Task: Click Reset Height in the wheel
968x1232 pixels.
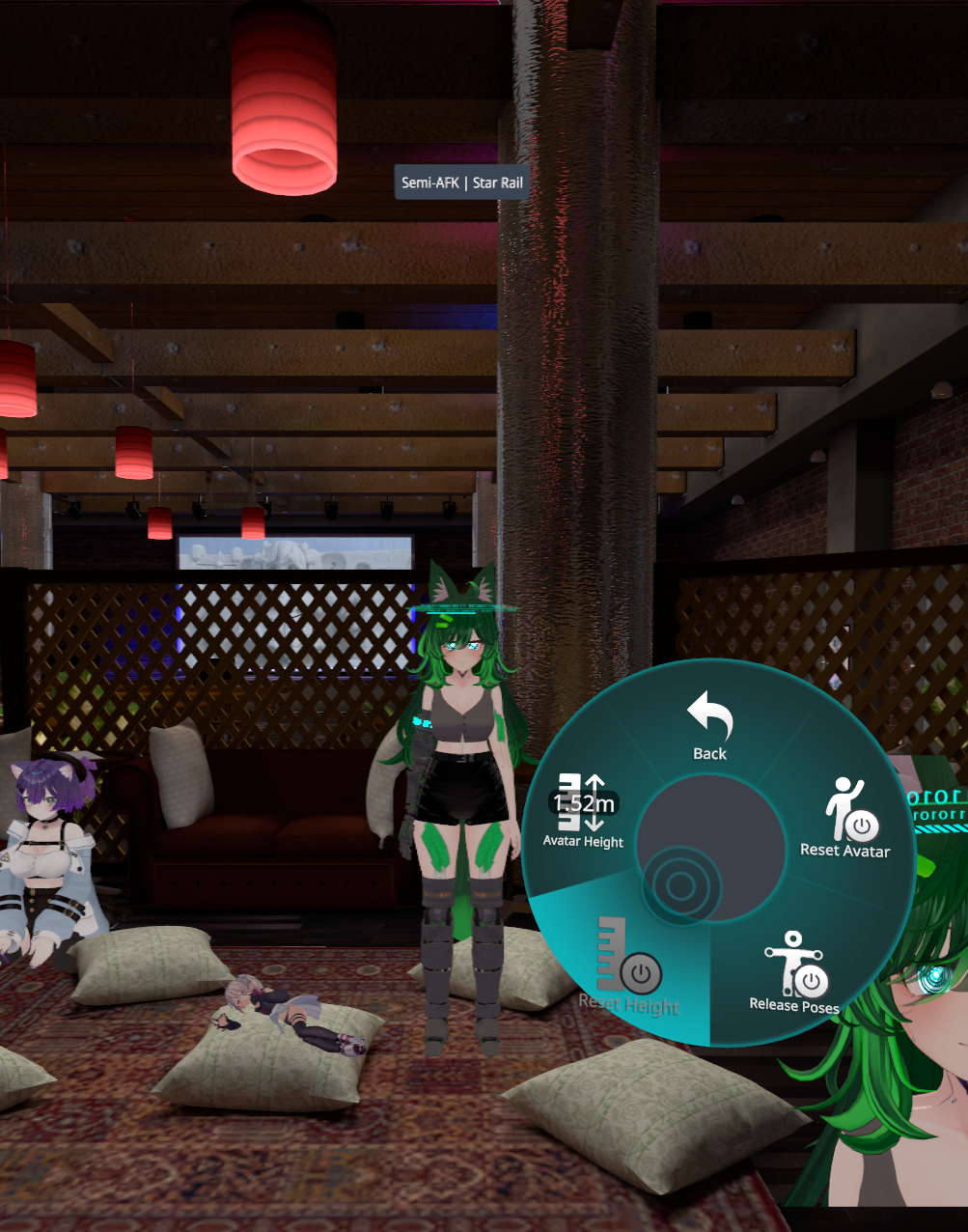Action: pos(629,970)
